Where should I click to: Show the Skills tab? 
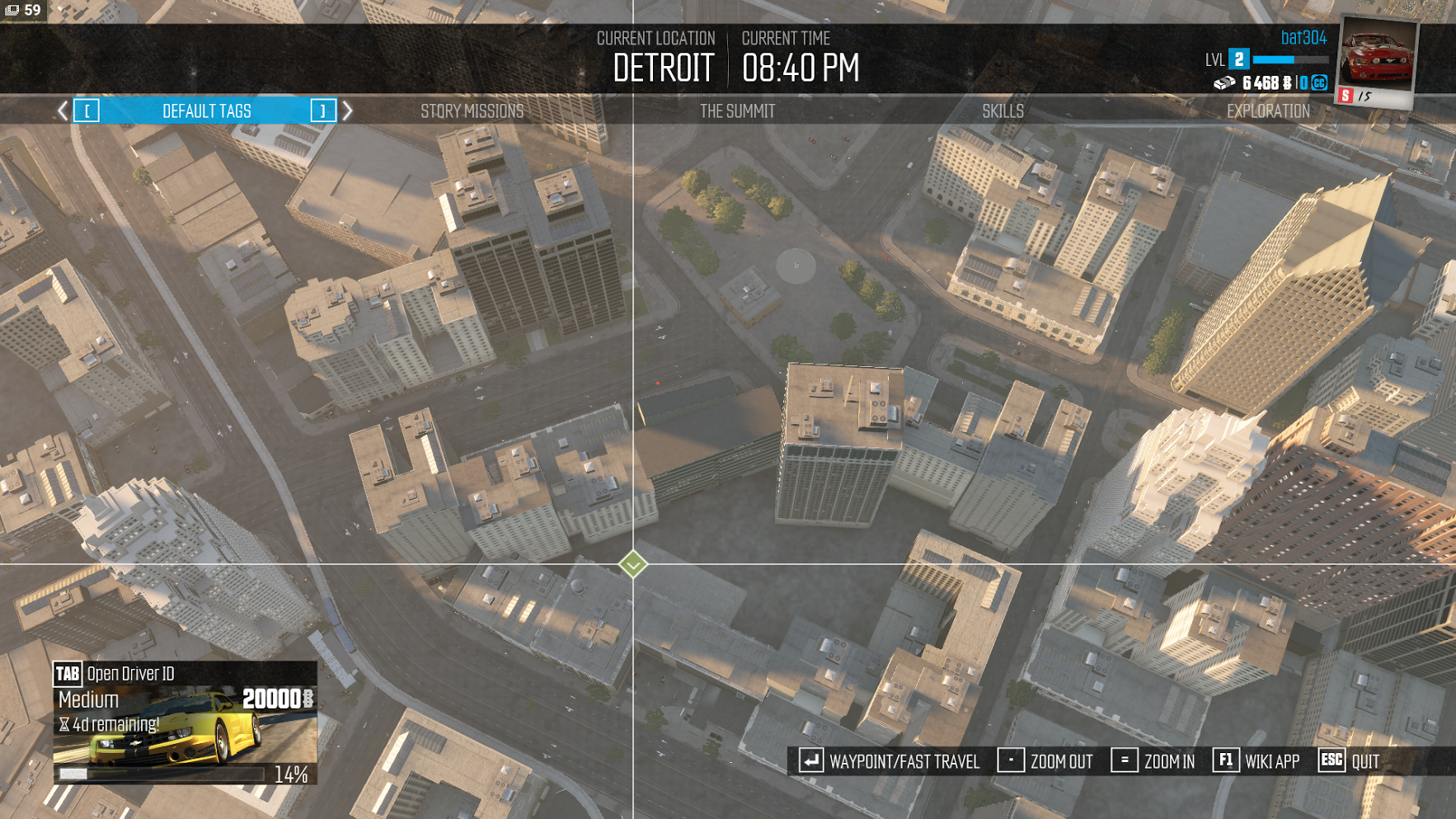1003,111
